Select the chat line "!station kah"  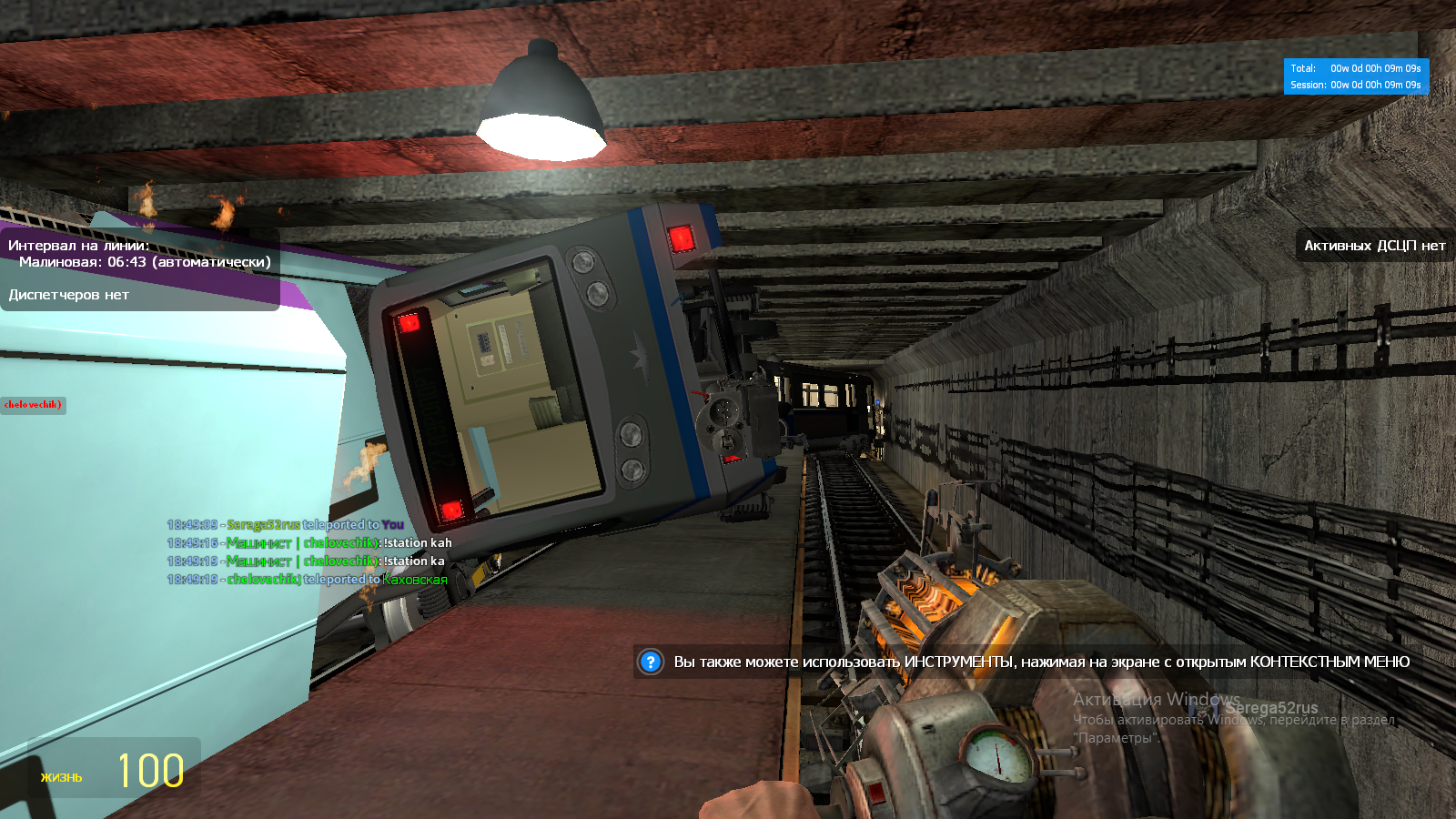click(x=309, y=543)
